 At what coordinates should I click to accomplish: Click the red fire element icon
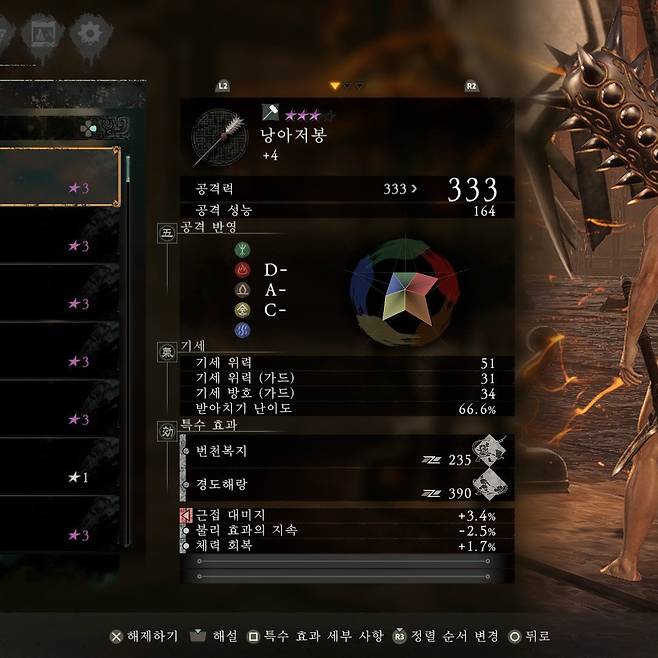pyautogui.click(x=242, y=269)
